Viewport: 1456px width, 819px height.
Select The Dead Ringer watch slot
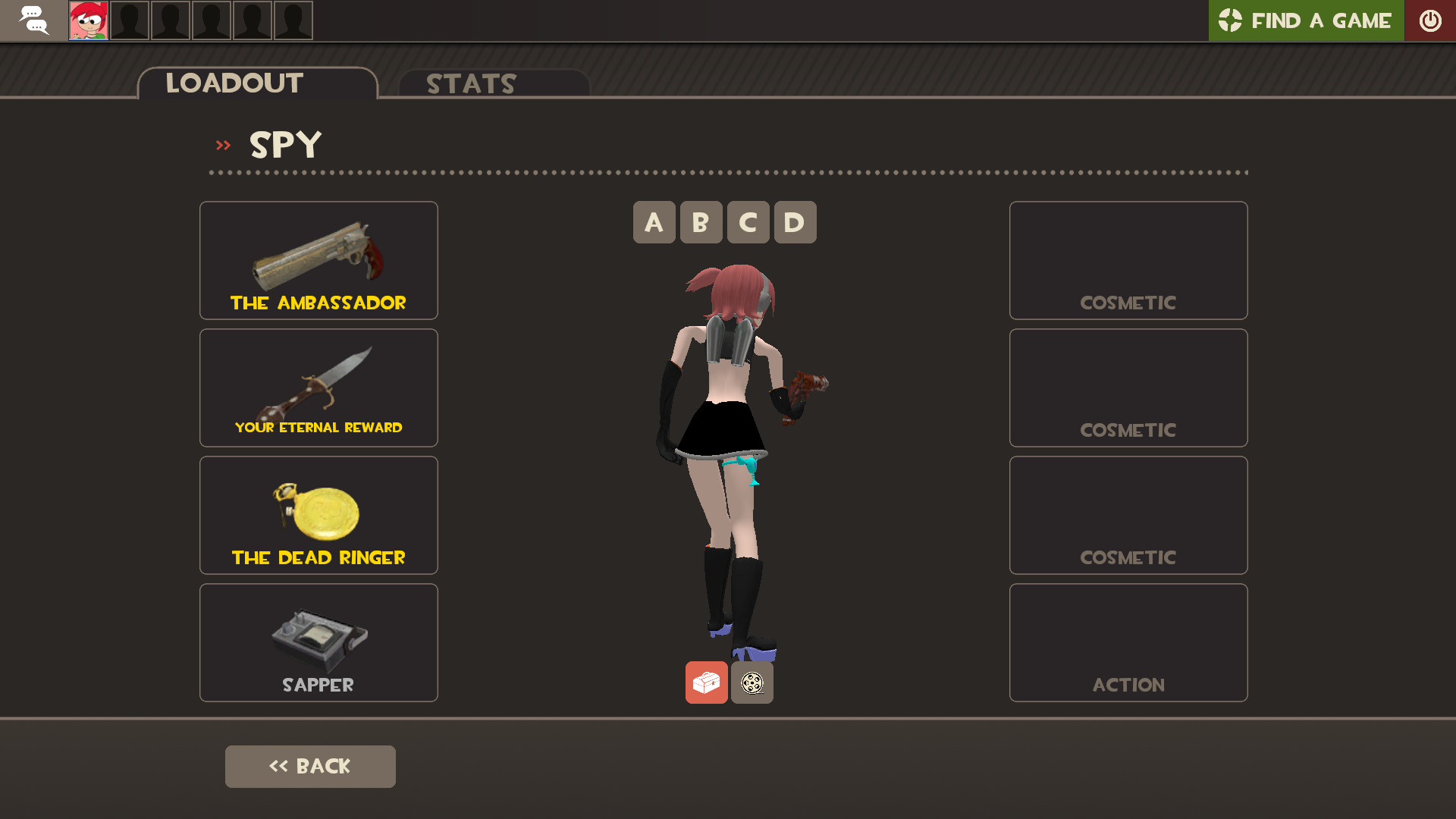318,515
